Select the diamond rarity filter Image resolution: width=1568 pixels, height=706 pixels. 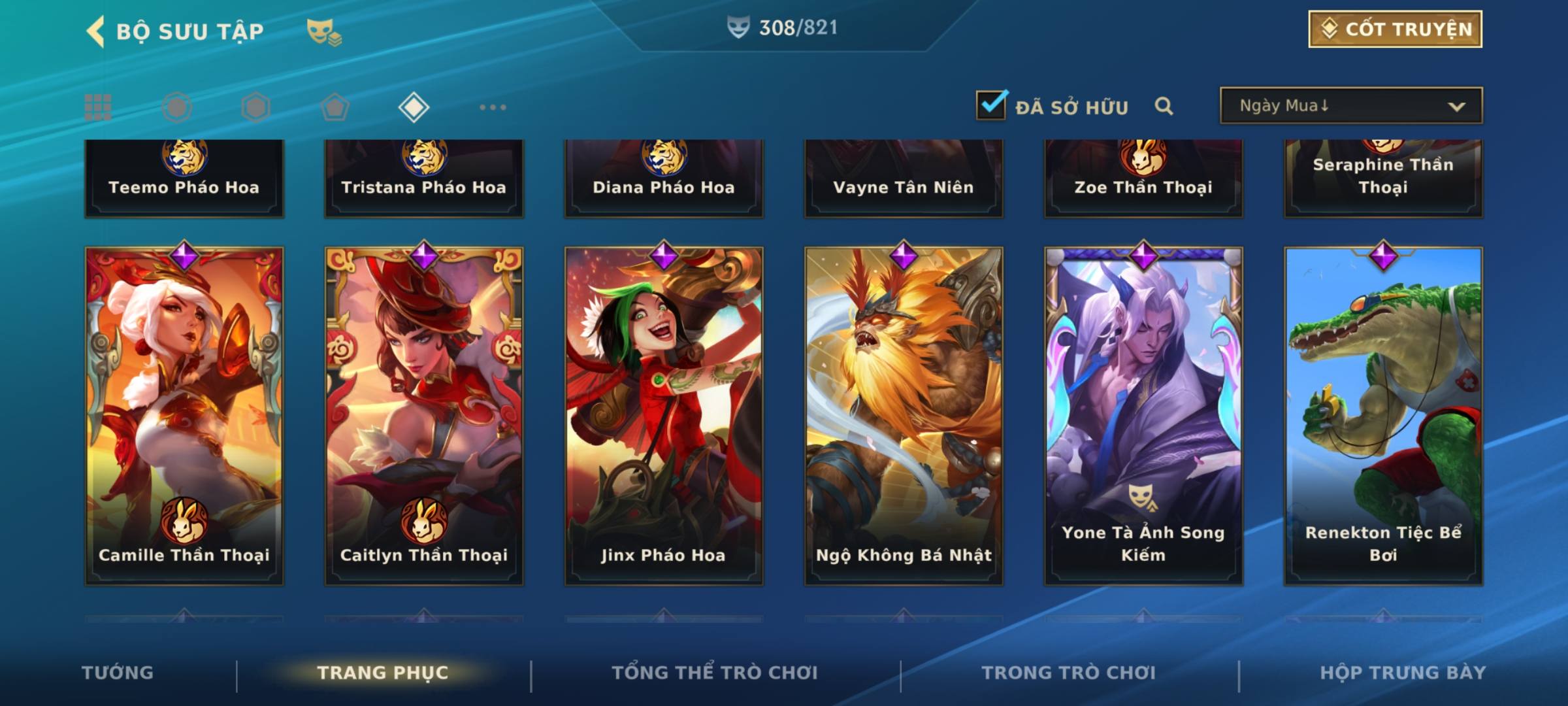click(414, 107)
